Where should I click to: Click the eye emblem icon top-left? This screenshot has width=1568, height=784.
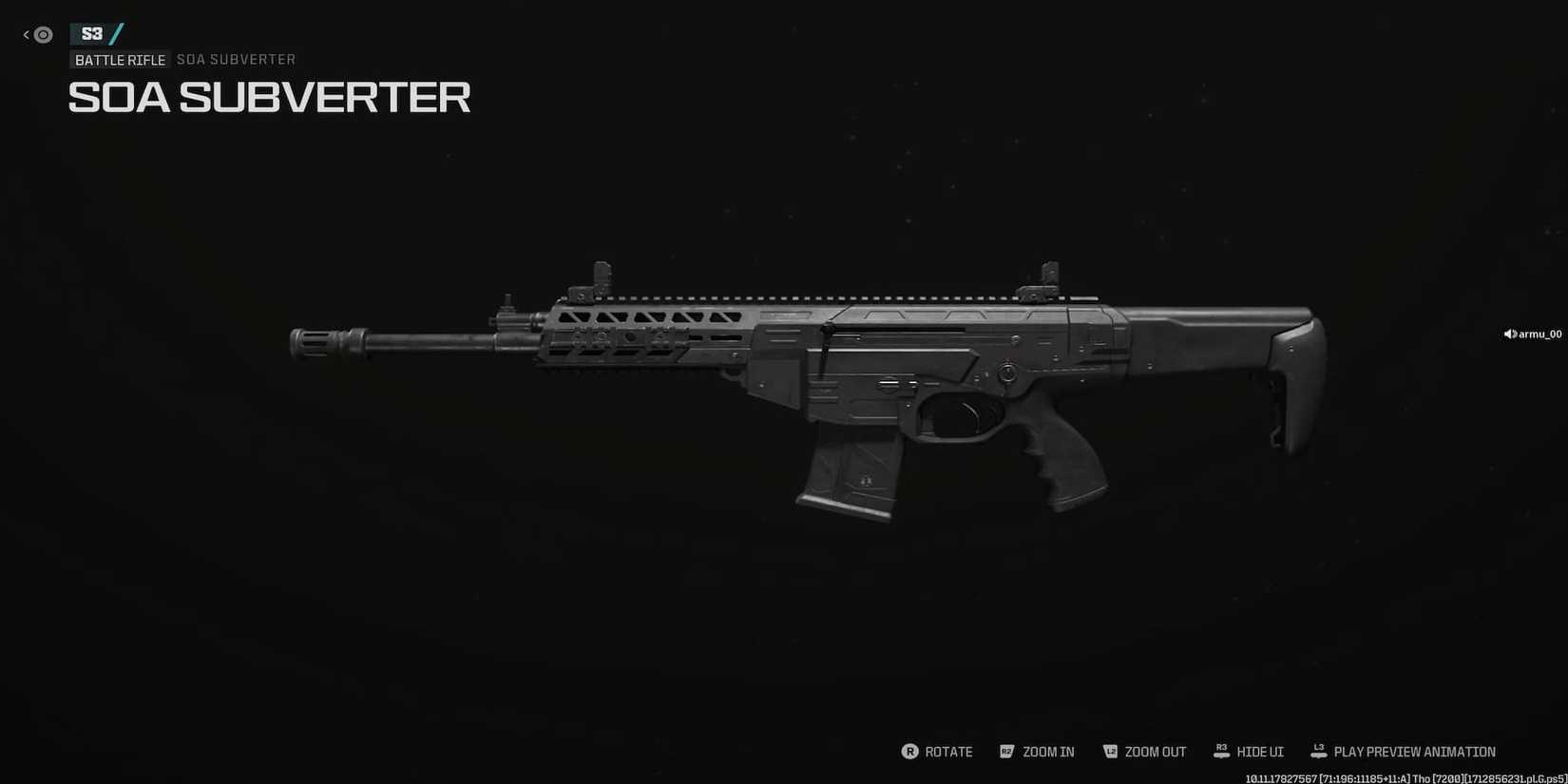coord(42,35)
